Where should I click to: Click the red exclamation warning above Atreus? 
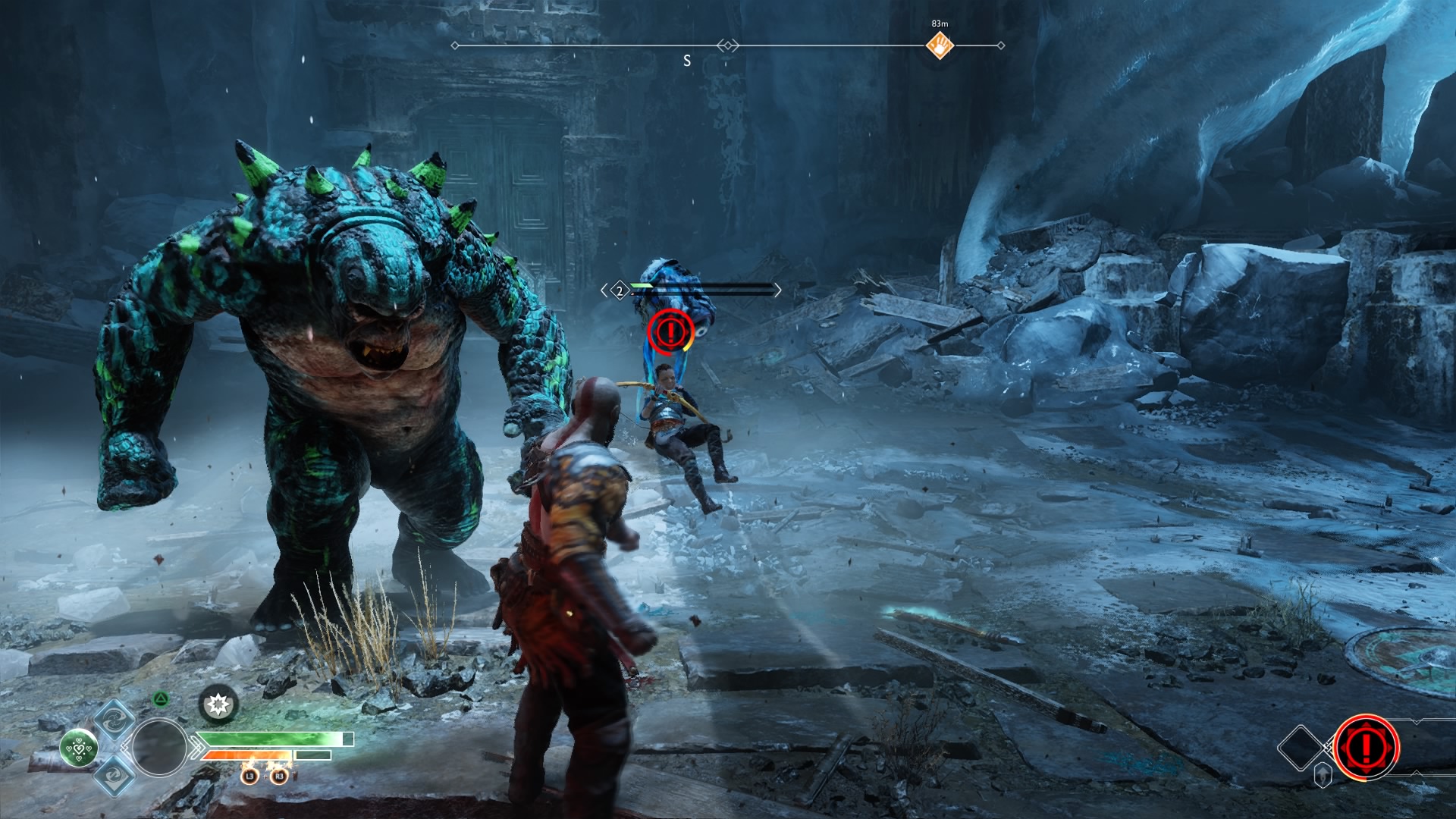[x=670, y=331]
